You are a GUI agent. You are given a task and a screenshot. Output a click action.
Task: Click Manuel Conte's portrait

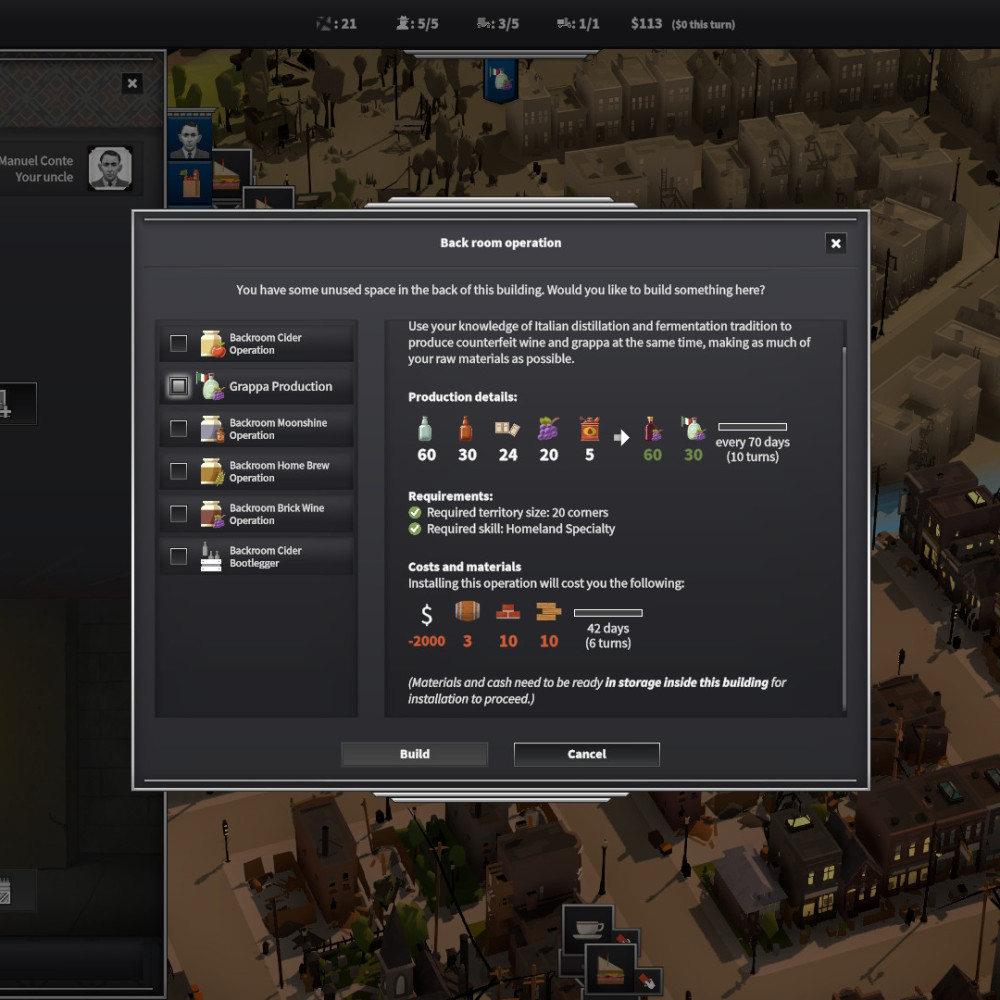[110, 168]
